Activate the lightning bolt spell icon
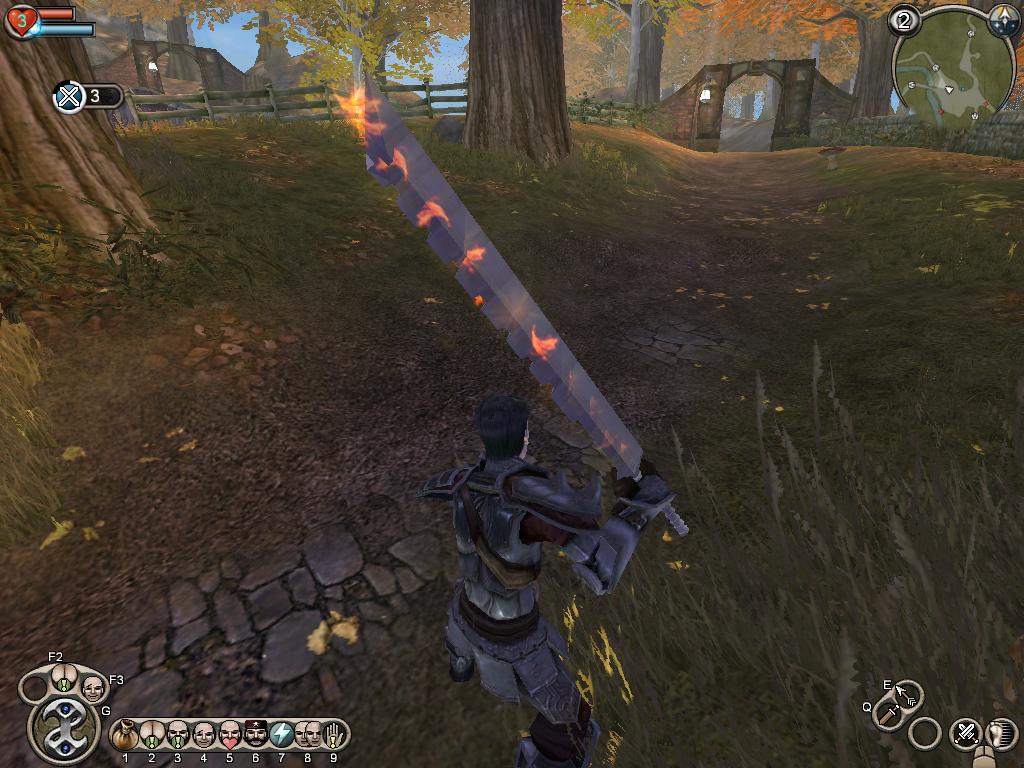The width and height of the screenshot is (1024, 768). click(x=282, y=735)
